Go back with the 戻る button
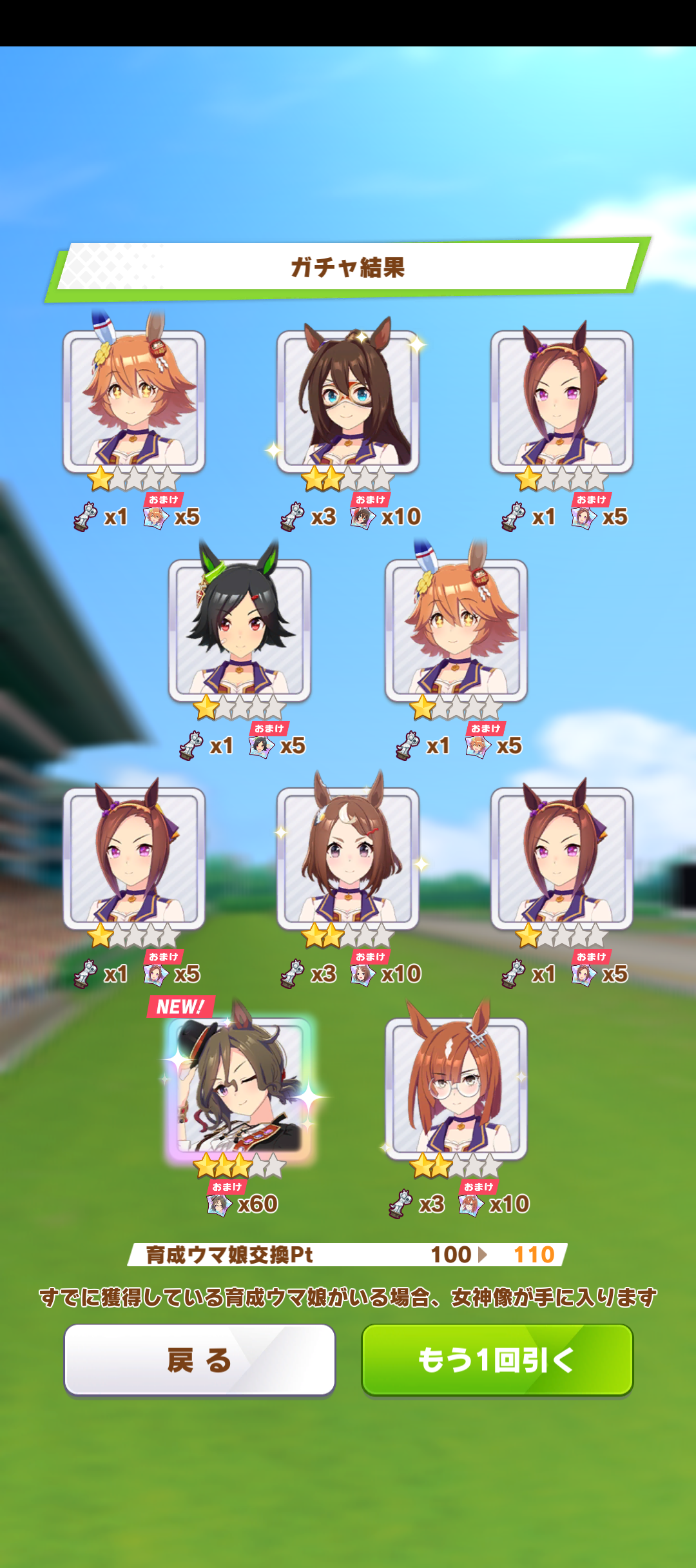The image size is (696, 1568). (x=200, y=1360)
